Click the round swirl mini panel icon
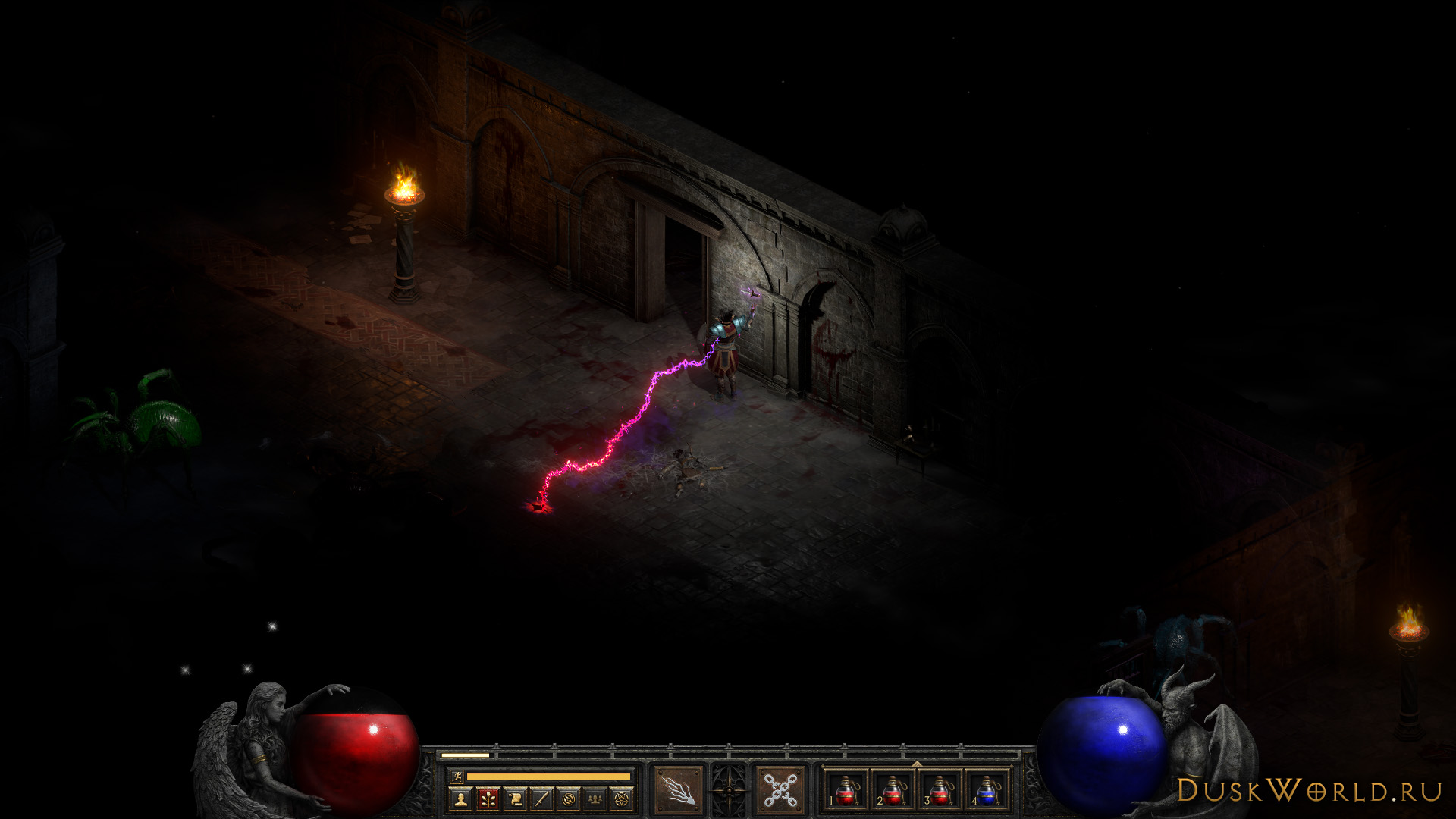 coord(569,799)
